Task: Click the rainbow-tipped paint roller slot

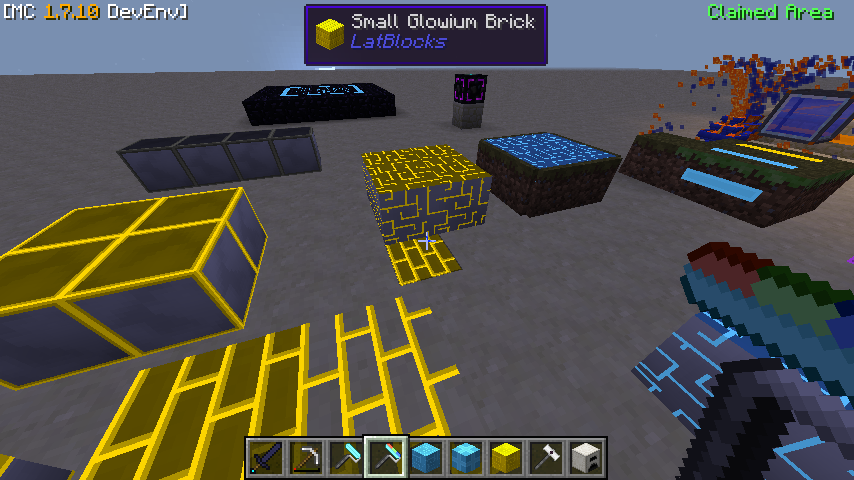Action: (385, 459)
